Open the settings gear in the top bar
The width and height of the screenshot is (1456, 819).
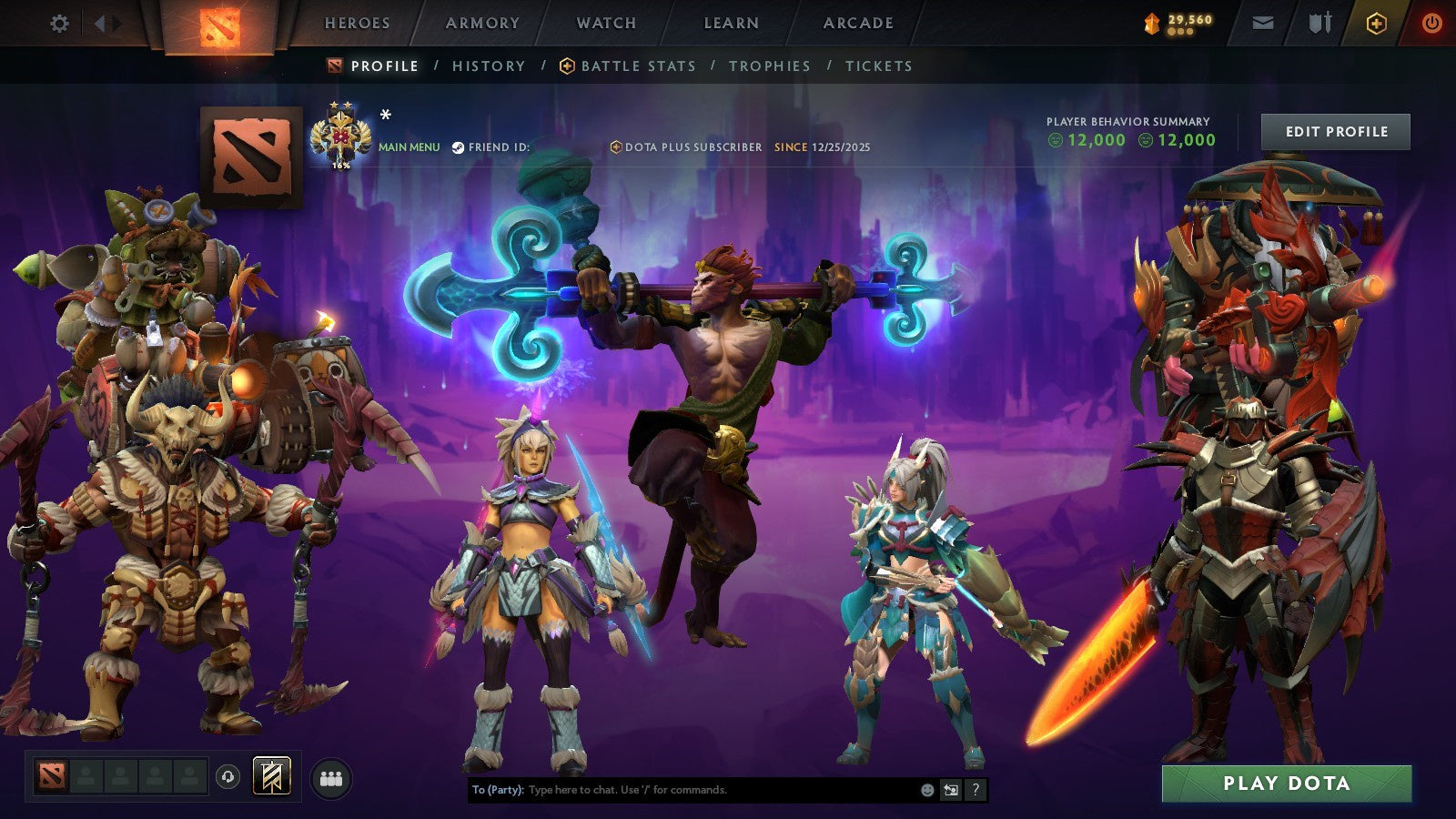pos(60,24)
